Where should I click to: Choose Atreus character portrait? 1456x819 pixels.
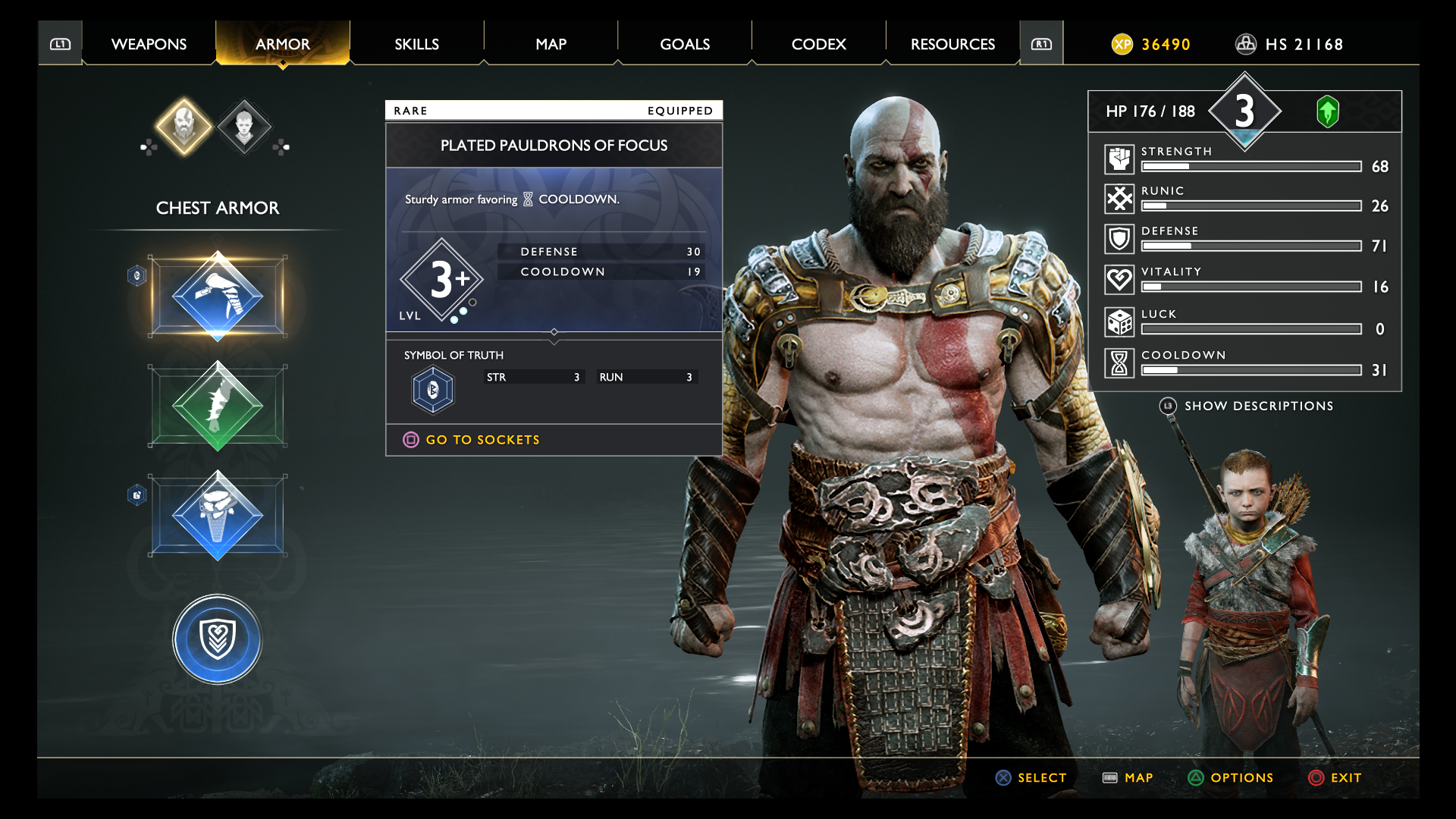coord(244,126)
